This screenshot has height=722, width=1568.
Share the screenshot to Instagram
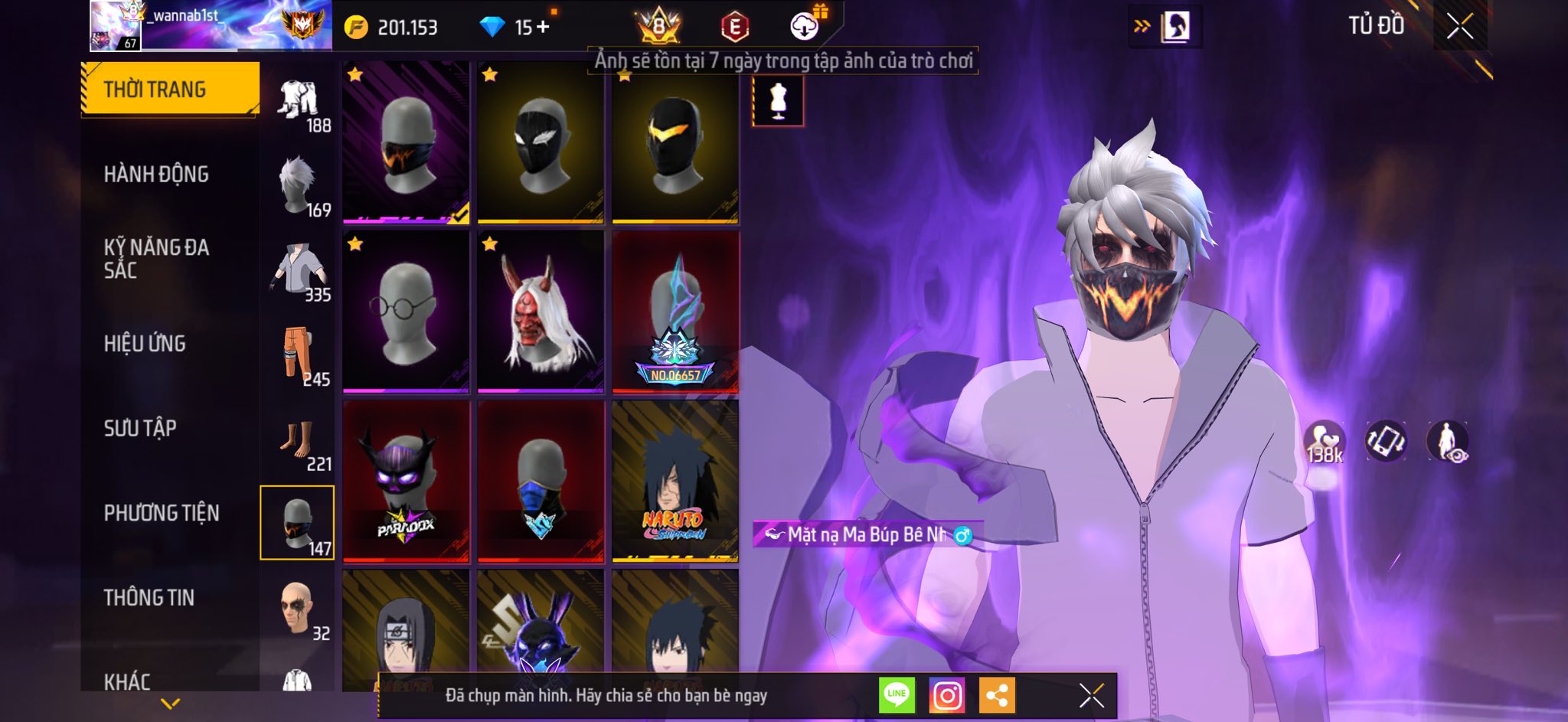pyautogui.click(x=947, y=695)
